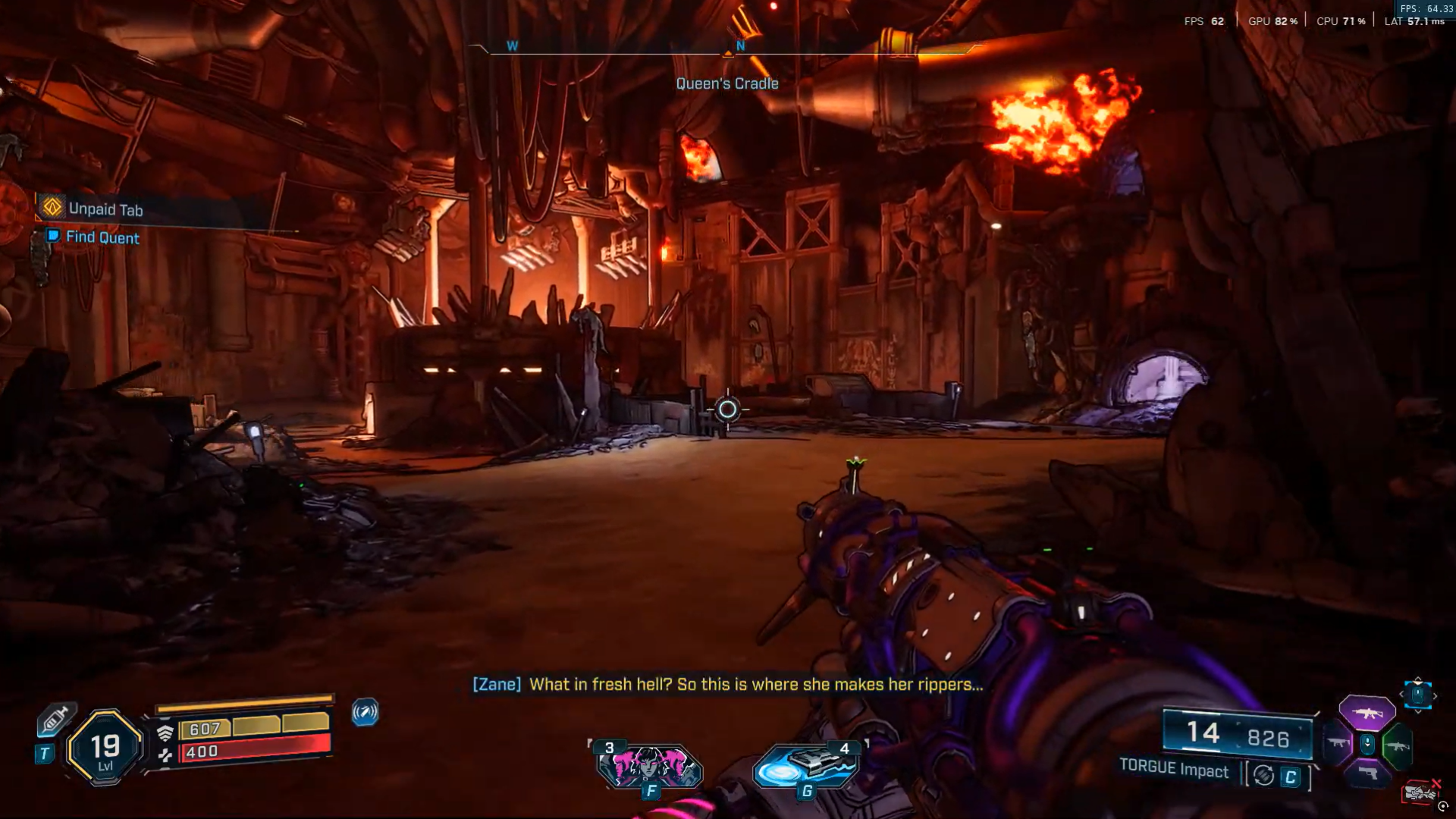1456x819 pixels.
Task: Select the pistol weapon slot
Action: [1367, 773]
